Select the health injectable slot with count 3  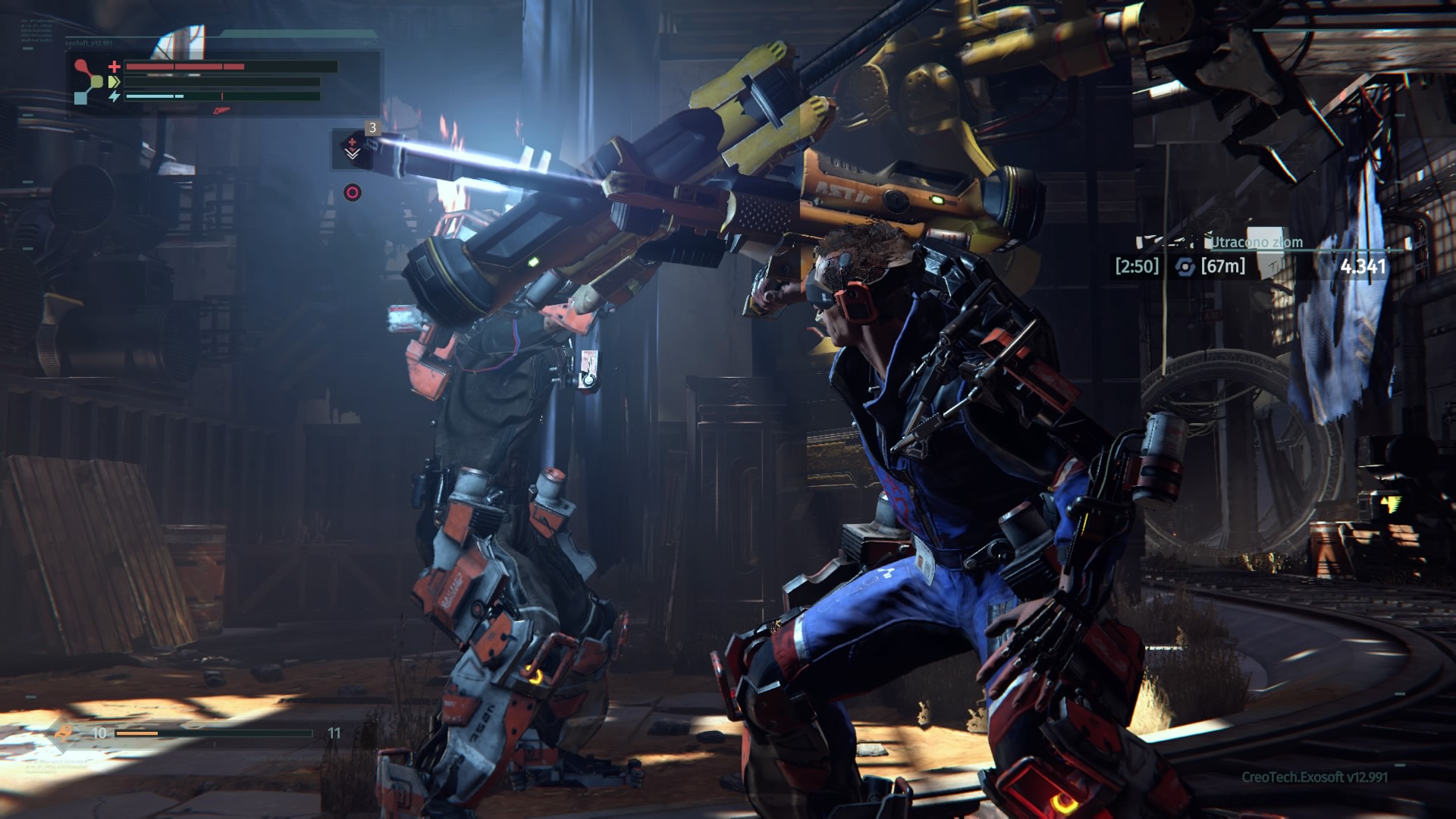[352, 149]
